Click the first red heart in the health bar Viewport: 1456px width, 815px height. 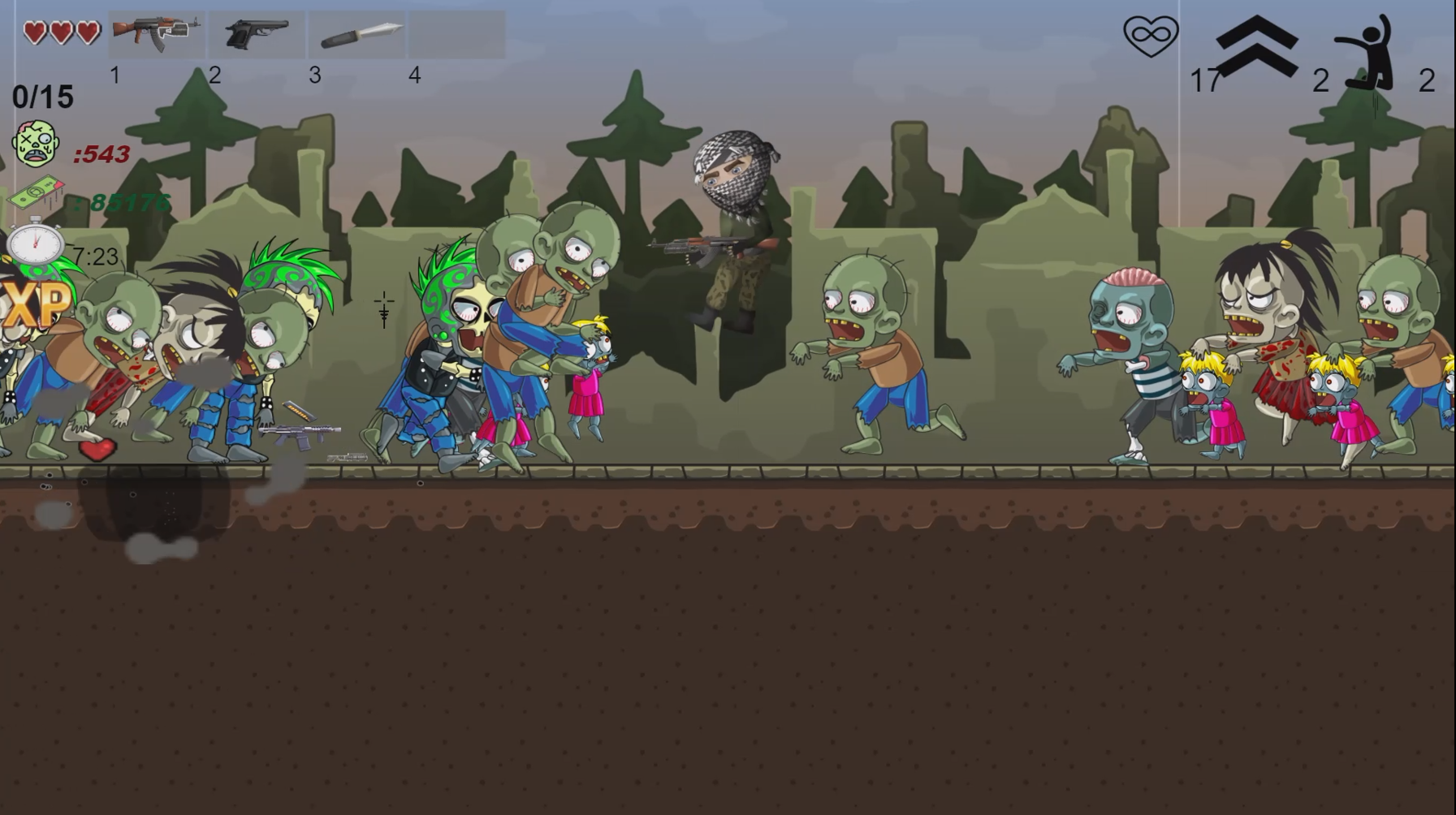[36, 30]
